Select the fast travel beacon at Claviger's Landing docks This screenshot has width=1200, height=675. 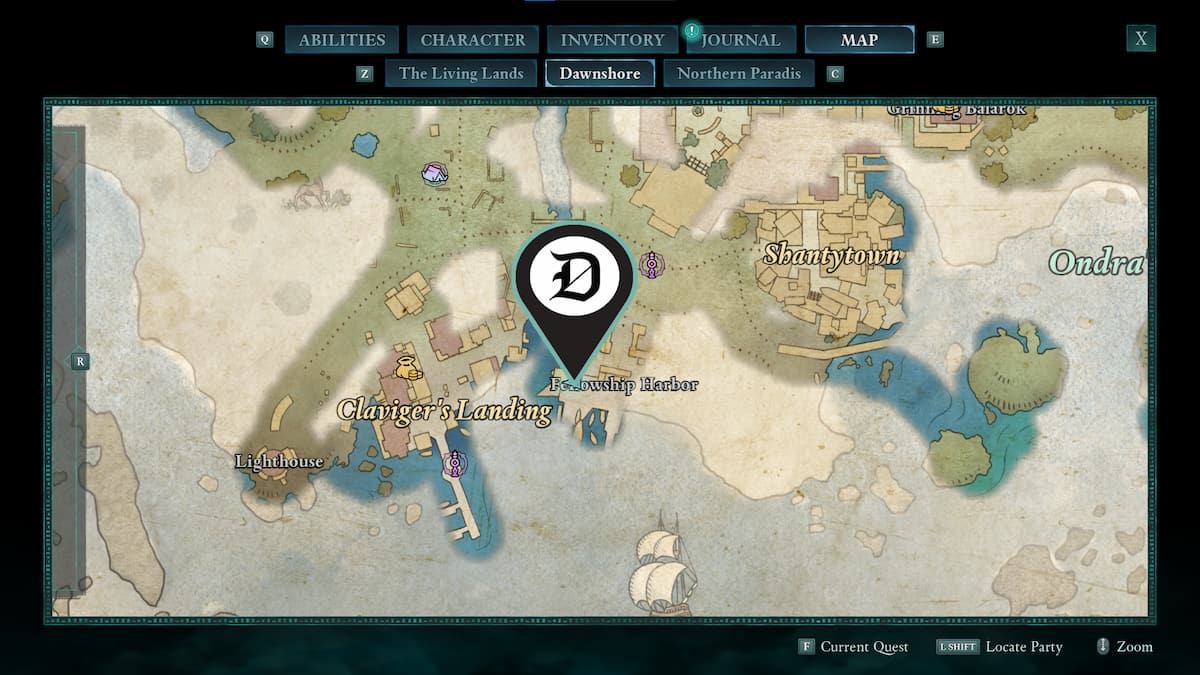[455, 464]
